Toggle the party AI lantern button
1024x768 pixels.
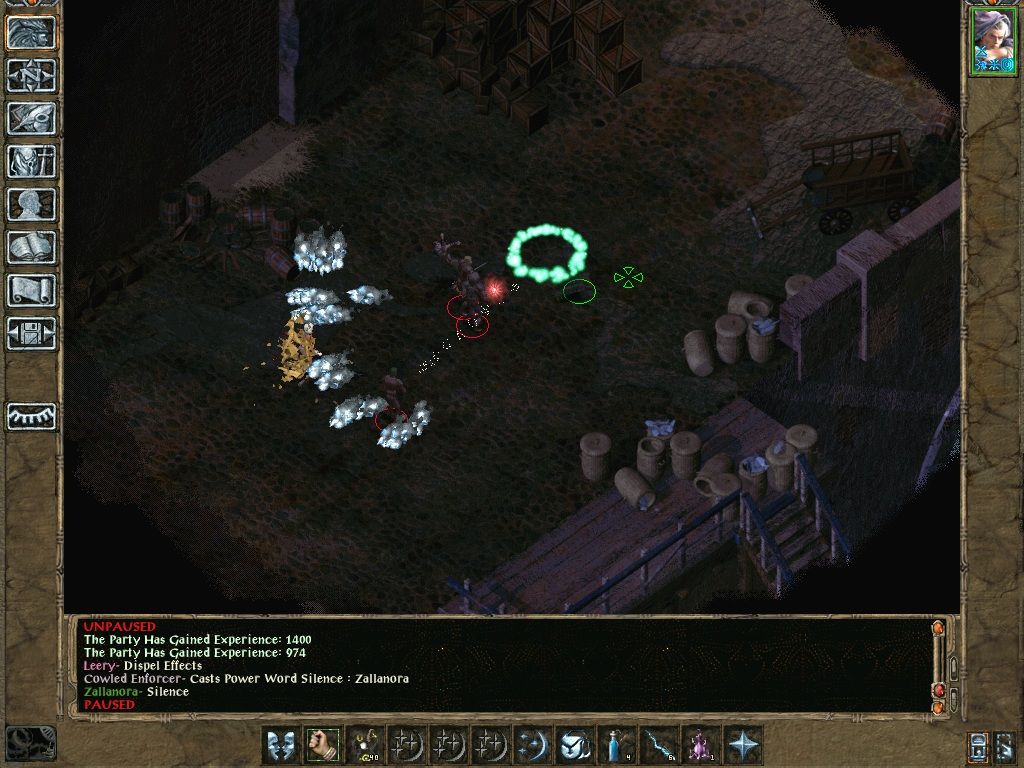(x=979, y=746)
